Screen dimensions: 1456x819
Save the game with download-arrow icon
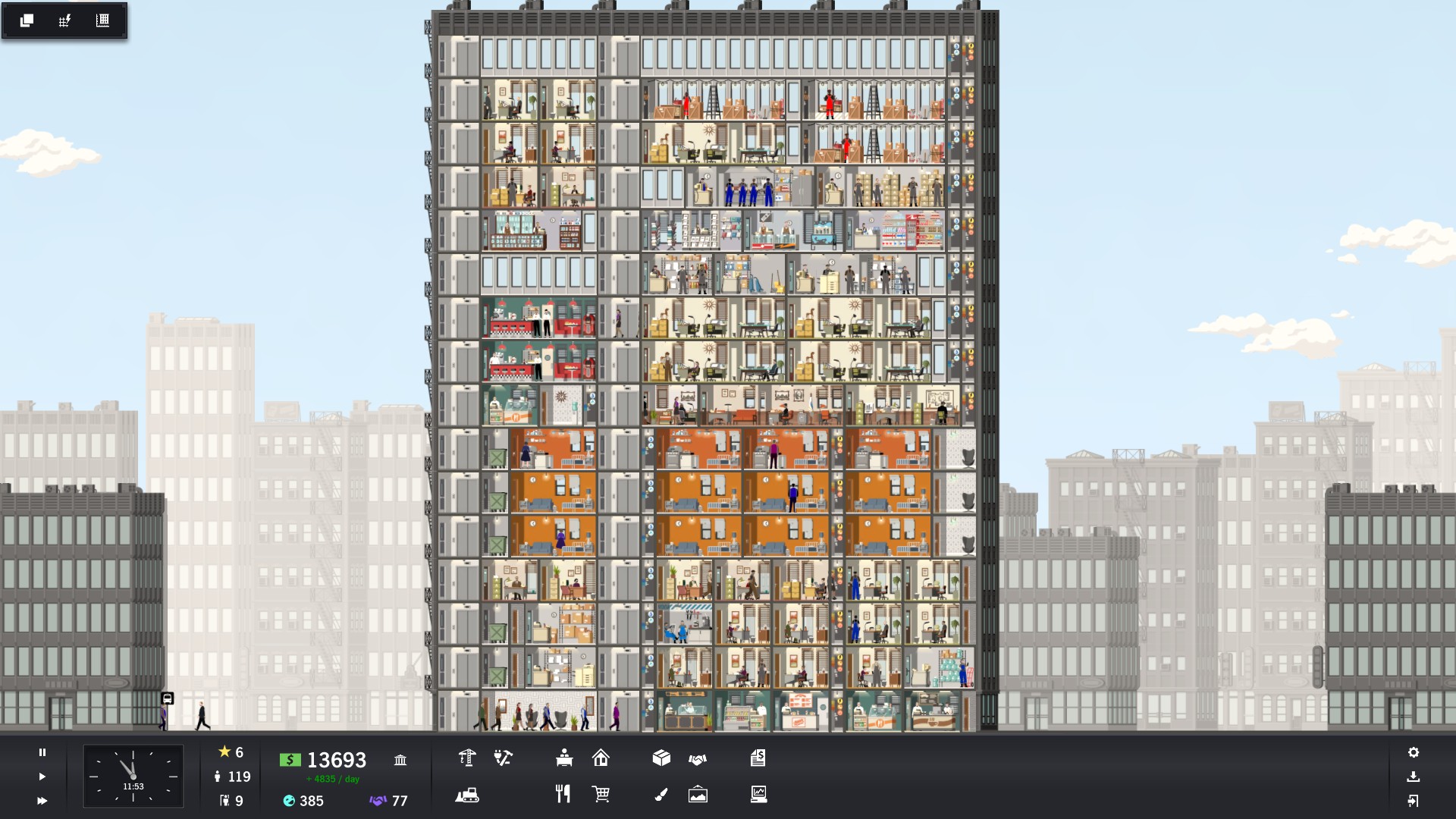(1414, 777)
